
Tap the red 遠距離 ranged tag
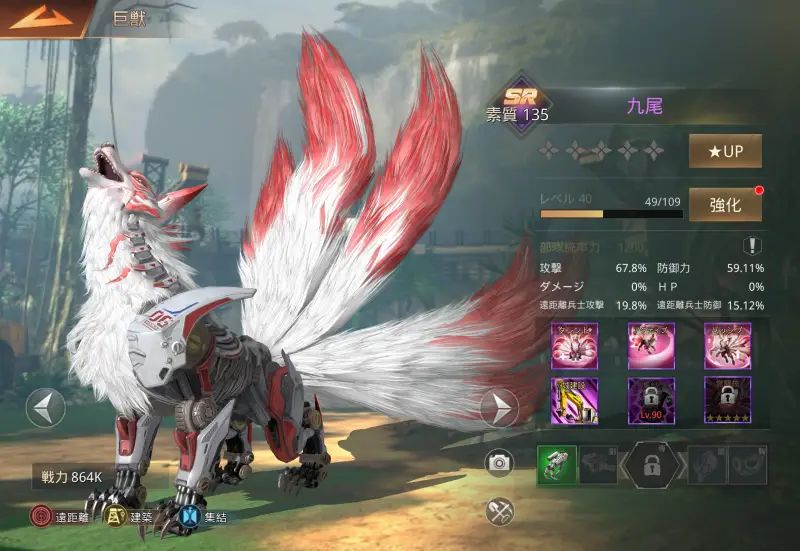coord(42,517)
